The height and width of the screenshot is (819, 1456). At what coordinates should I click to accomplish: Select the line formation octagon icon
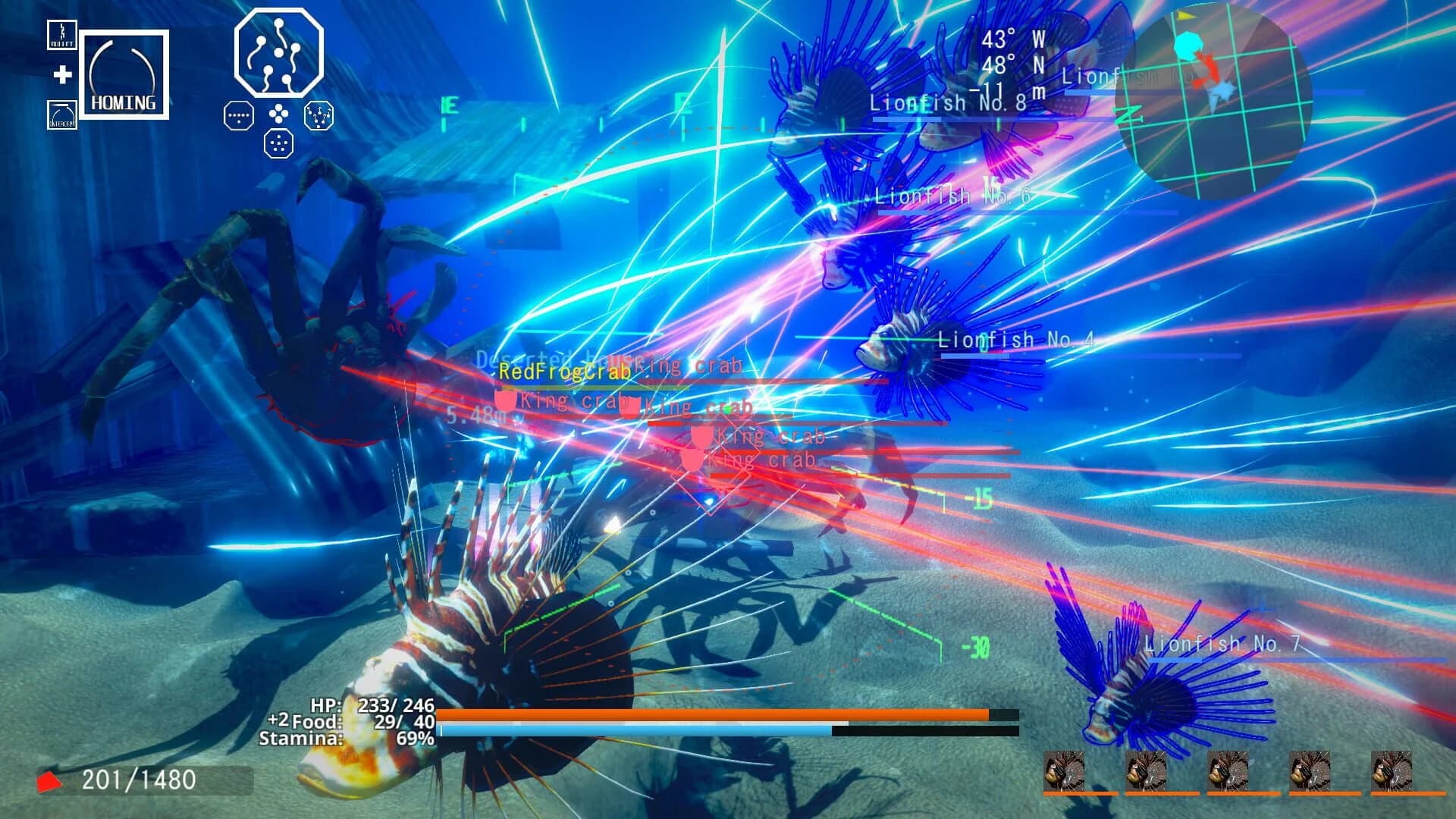tap(237, 115)
